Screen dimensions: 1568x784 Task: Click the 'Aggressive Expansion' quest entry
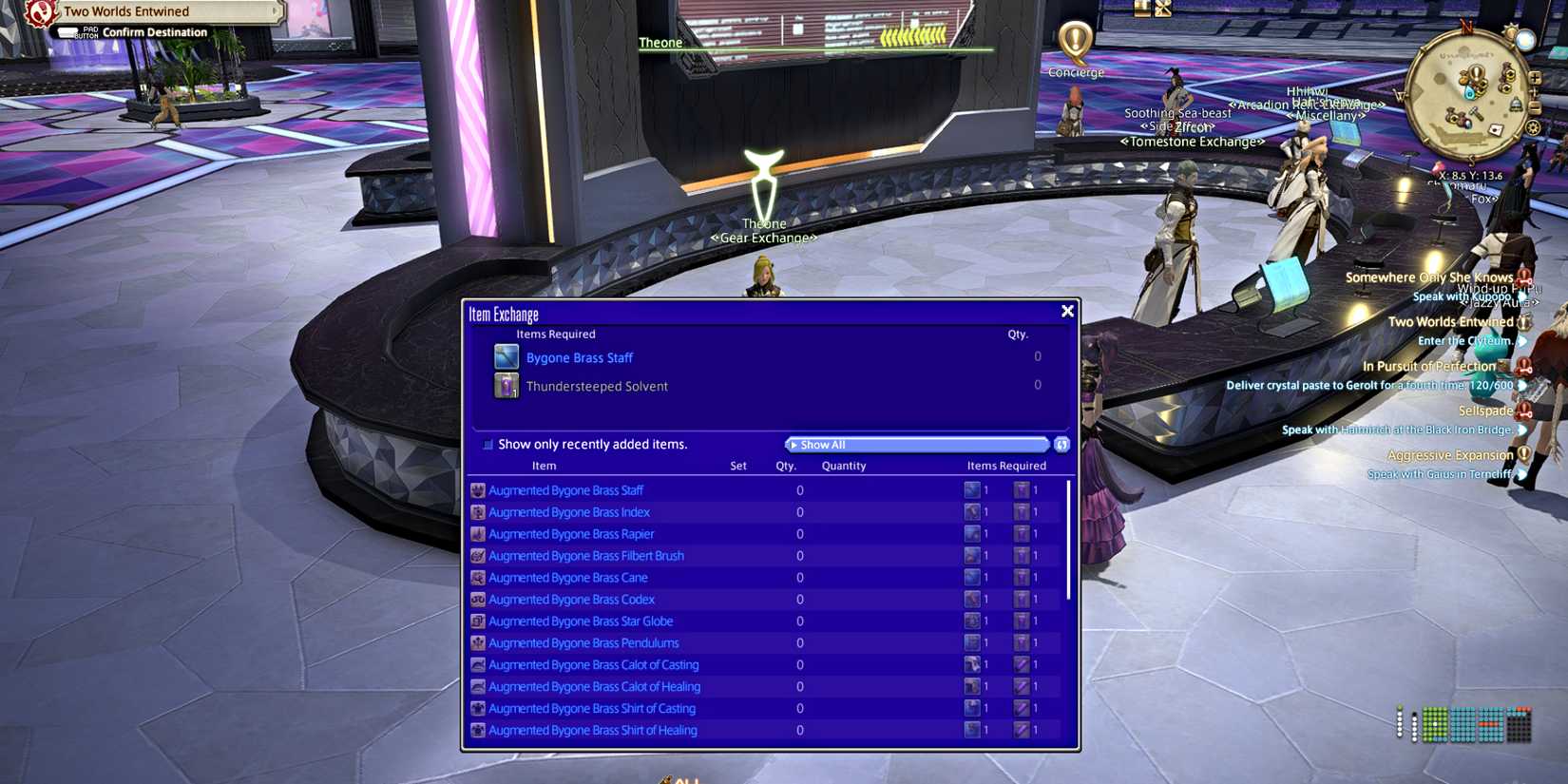(1450, 454)
